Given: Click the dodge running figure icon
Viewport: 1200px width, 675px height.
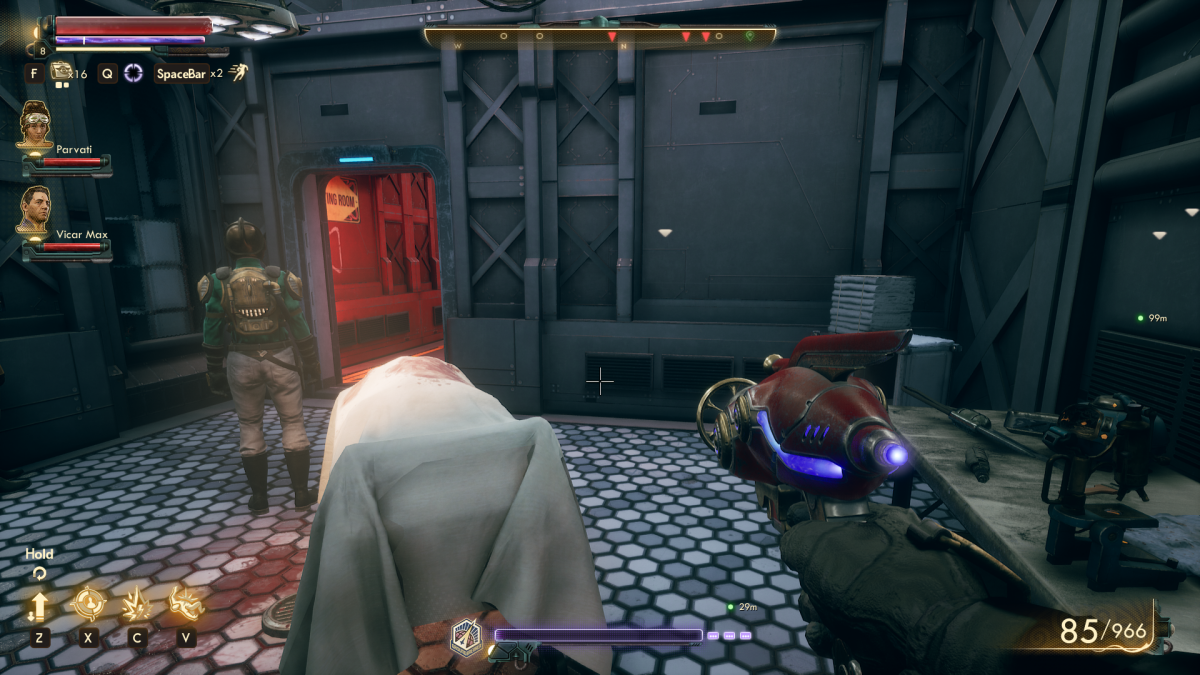Looking at the screenshot, I should click(x=239, y=72).
